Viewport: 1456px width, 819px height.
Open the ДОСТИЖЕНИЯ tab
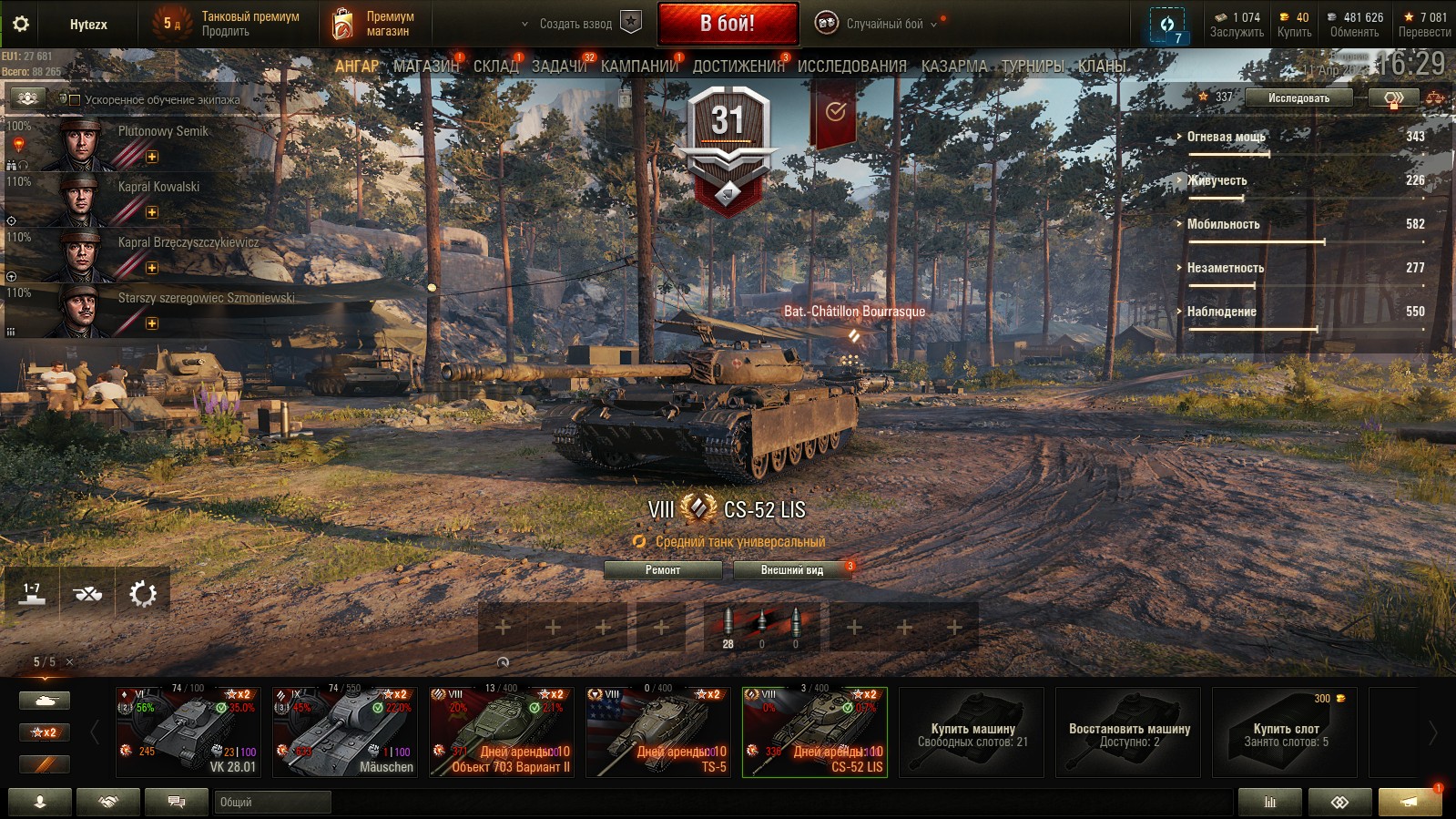click(738, 66)
